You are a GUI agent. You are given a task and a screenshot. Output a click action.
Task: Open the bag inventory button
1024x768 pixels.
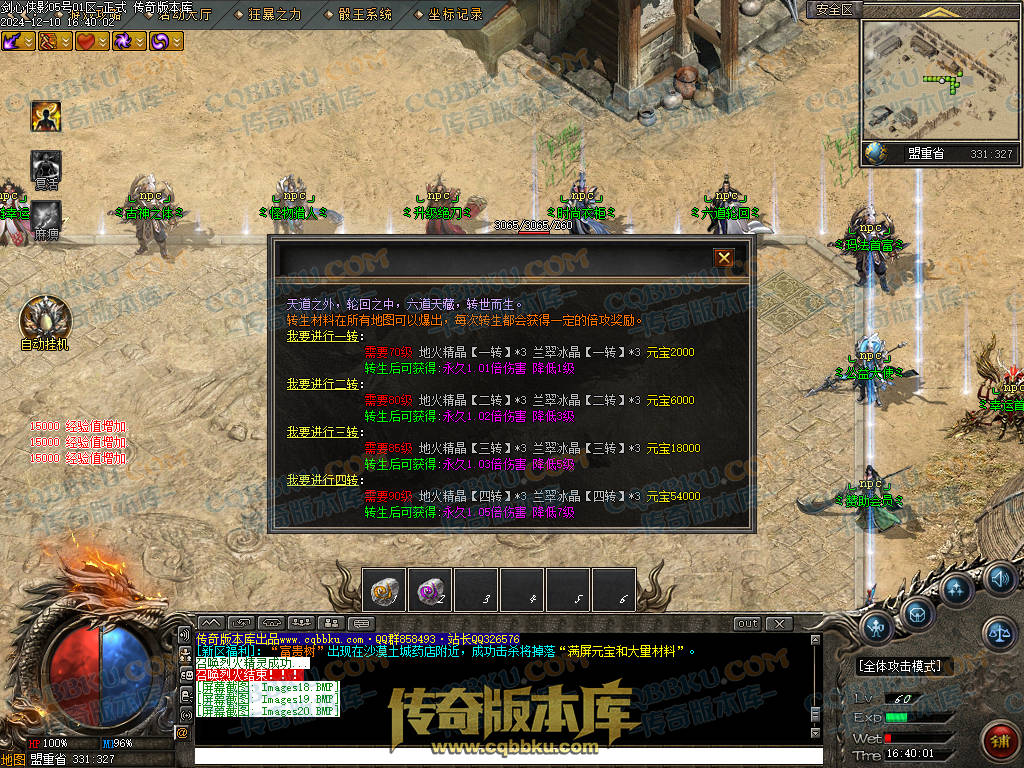(917, 610)
